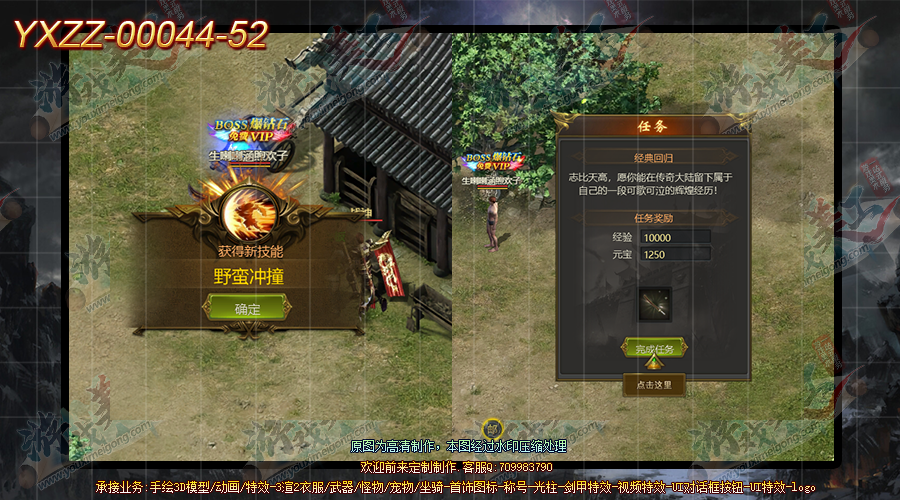Complete the quest with the 完成任务 button

click(654, 348)
